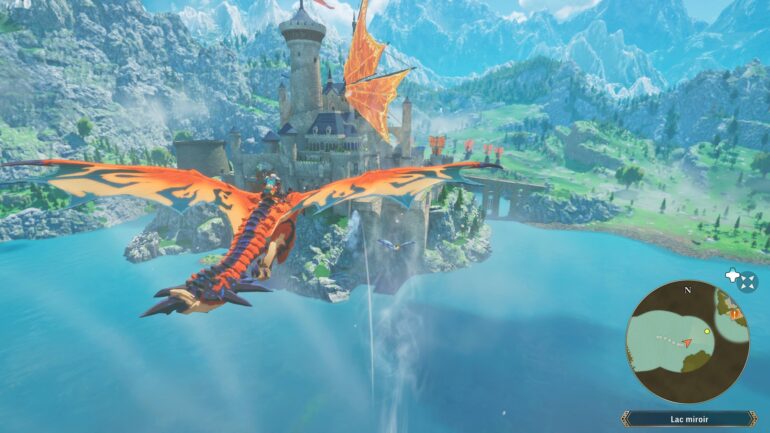770x433 pixels.
Task: Select the orange location marker on minimap
Action: tap(734, 313)
